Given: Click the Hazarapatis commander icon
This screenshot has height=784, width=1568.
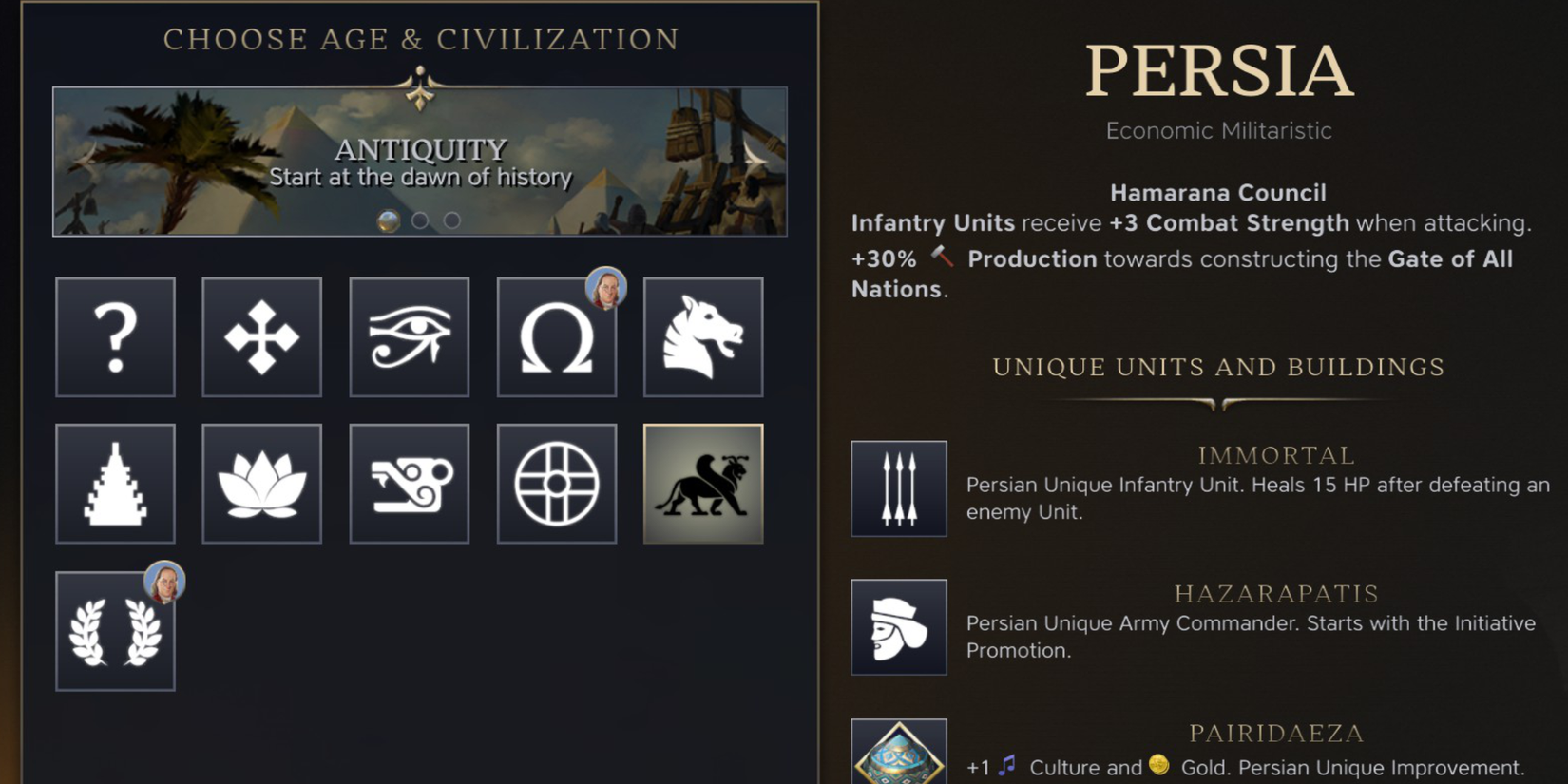Looking at the screenshot, I should pos(898,627).
